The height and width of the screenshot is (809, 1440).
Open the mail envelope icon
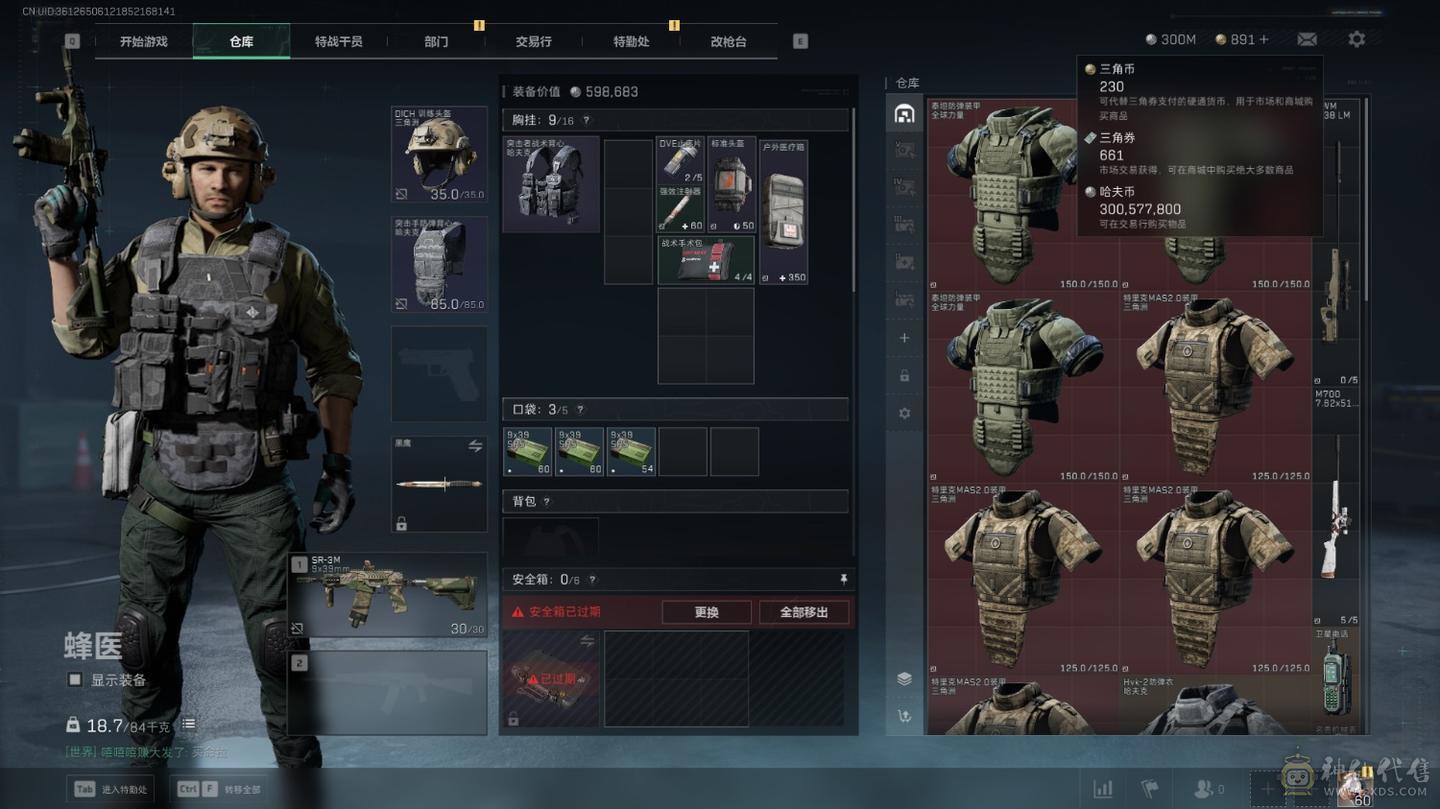click(x=1307, y=39)
